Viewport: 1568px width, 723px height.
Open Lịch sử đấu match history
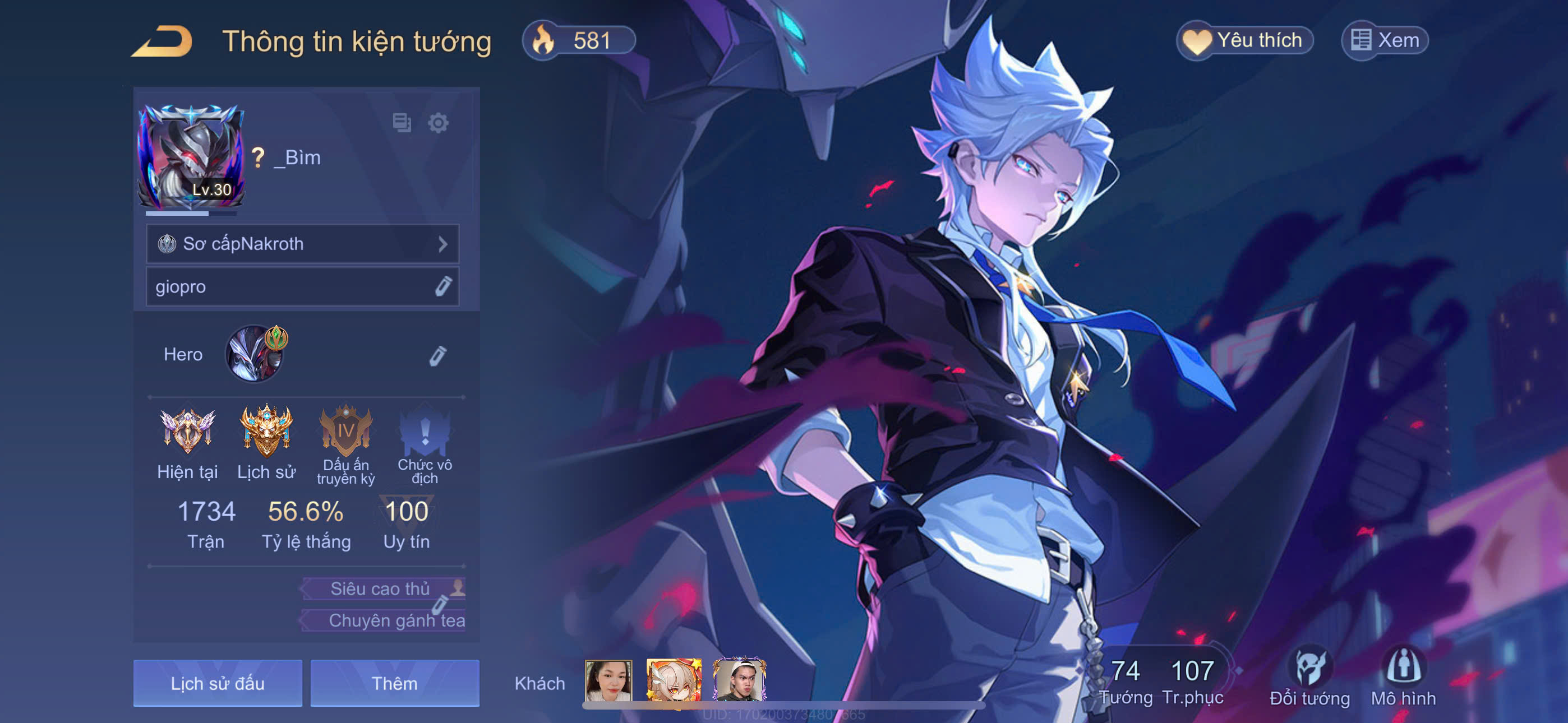point(217,683)
